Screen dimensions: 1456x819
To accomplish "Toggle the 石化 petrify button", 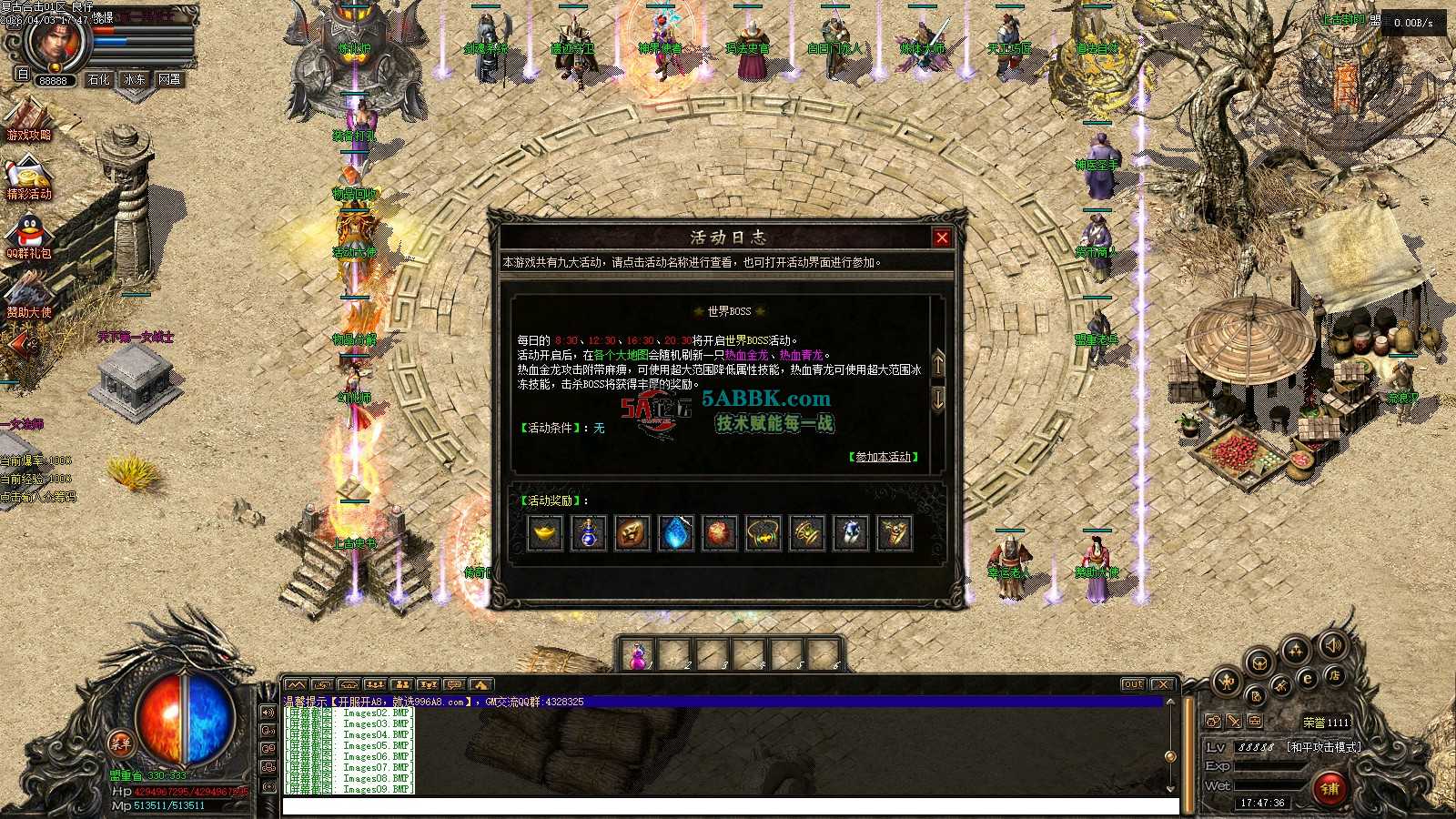I will (98, 80).
